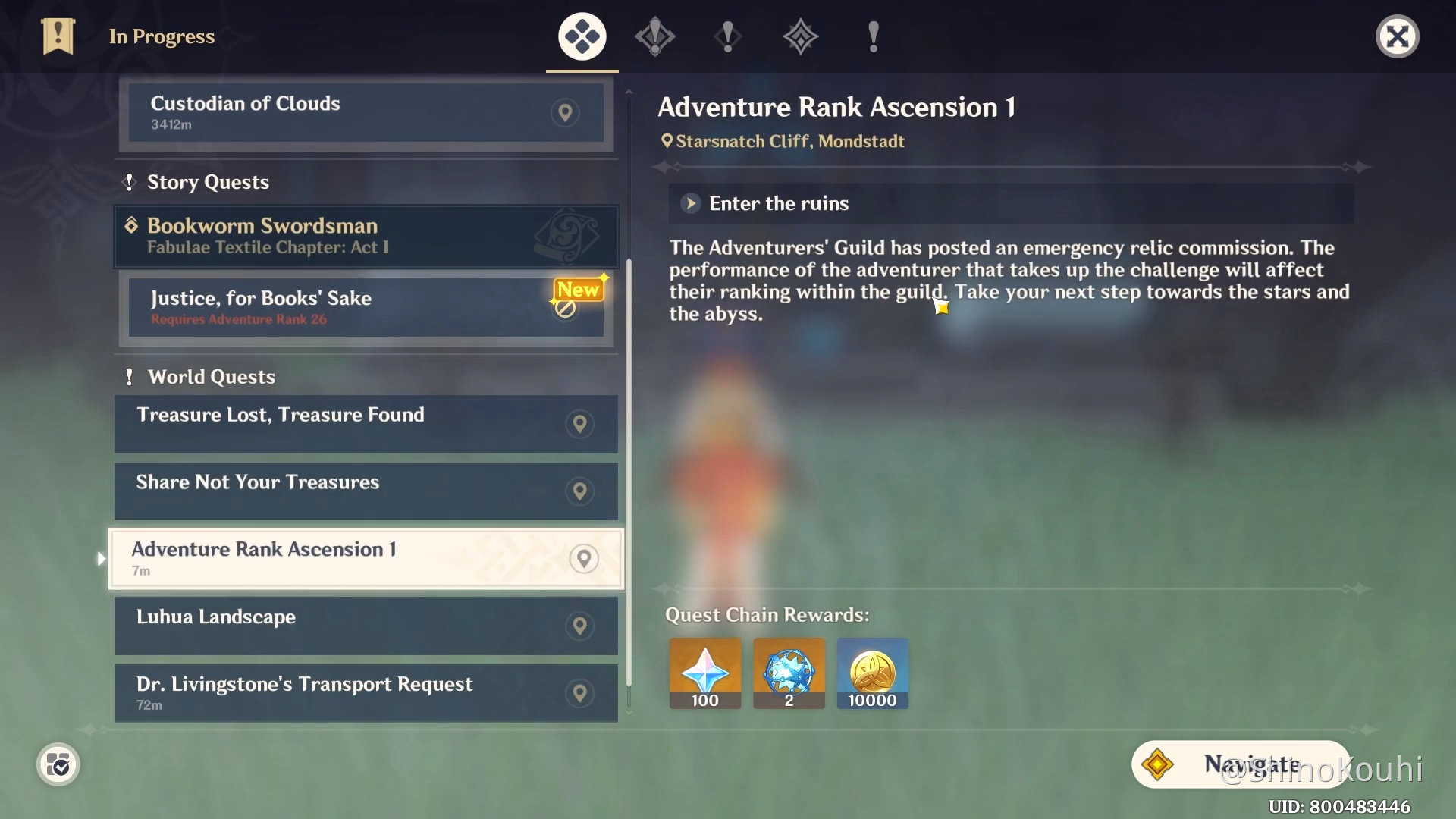The height and width of the screenshot is (819, 1456).
Task: Click the emblem icon in the bottom-left corner
Action: coord(58,764)
